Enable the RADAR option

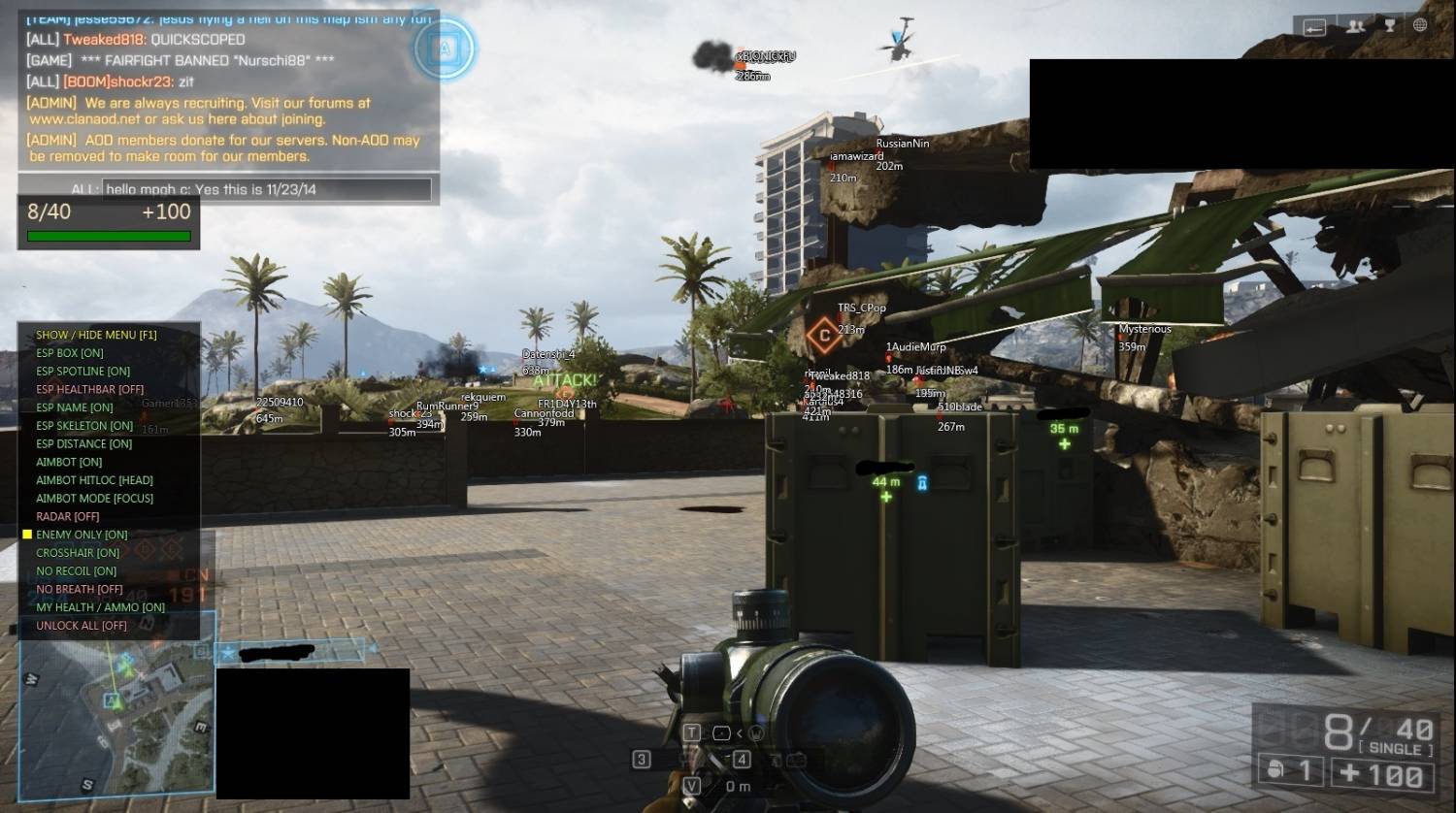click(68, 517)
